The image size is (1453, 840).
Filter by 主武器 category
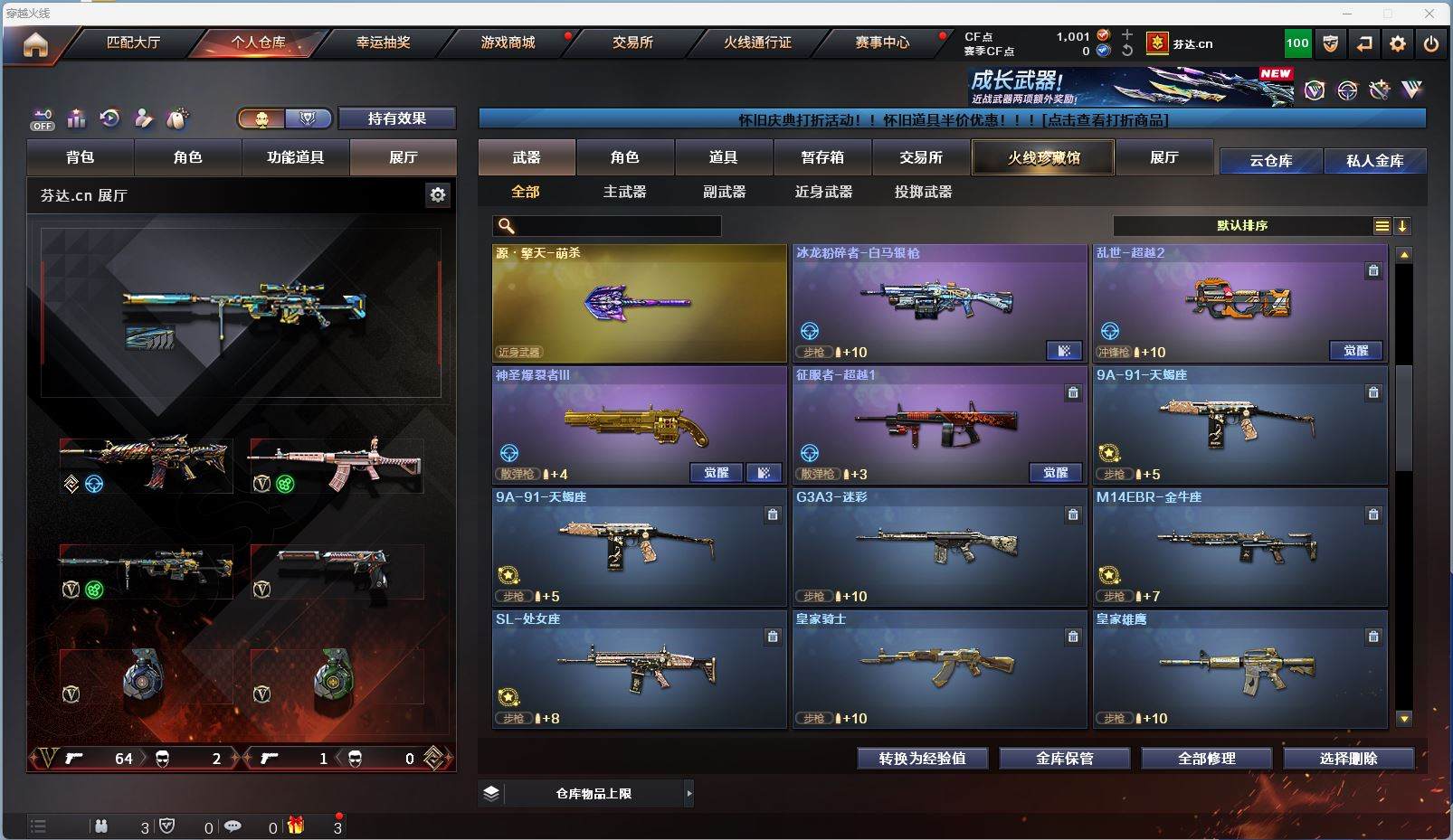pos(624,192)
